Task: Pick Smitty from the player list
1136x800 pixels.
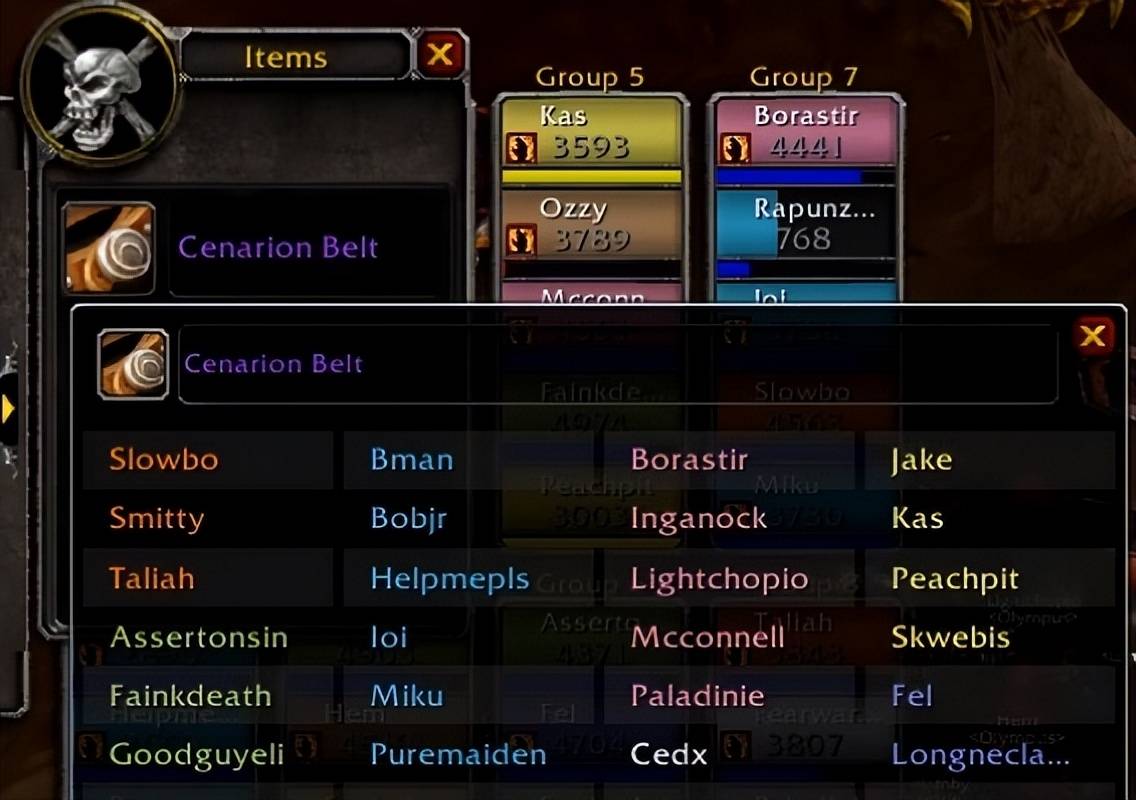Action: point(157,519)
